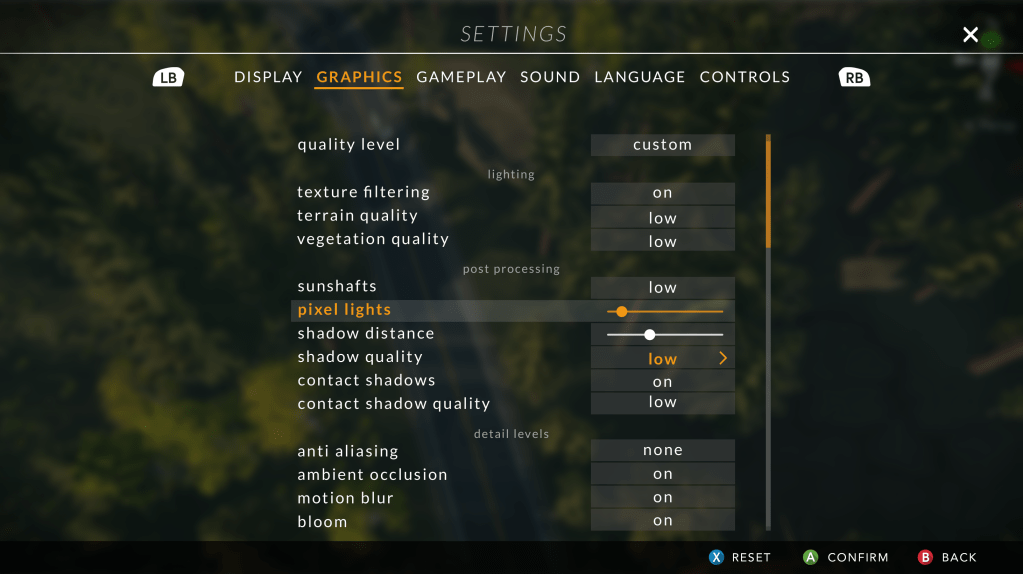The image size is (1023, 574).
Task: Show the Controls tab
Action: click(x=745, y=77)
